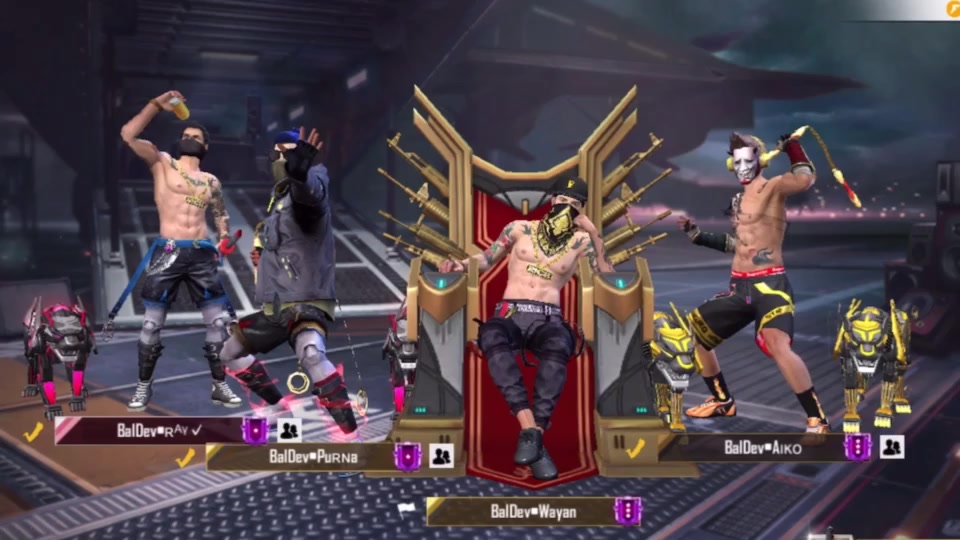Viewport: 960px width, 540px height.
Task: Open the profile icon beside BalDev Aiko
Action: click(x=891, y=447)
